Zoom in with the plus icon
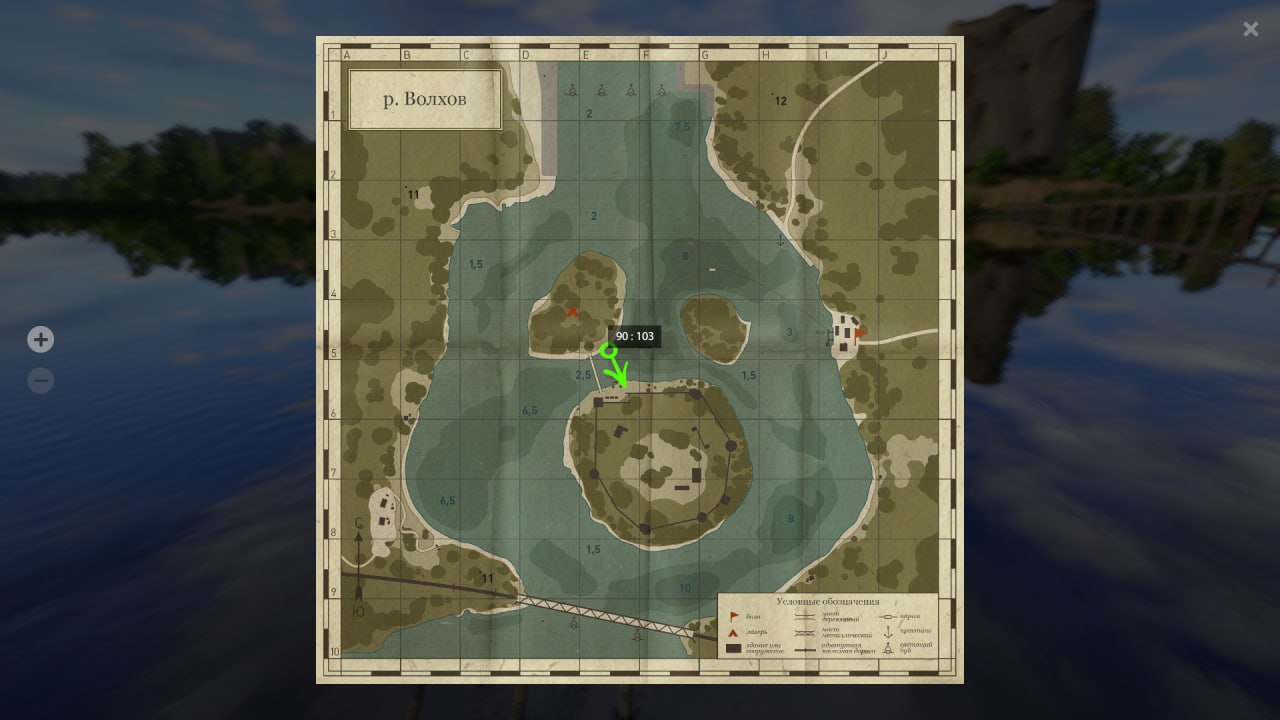 pos(40,339)
